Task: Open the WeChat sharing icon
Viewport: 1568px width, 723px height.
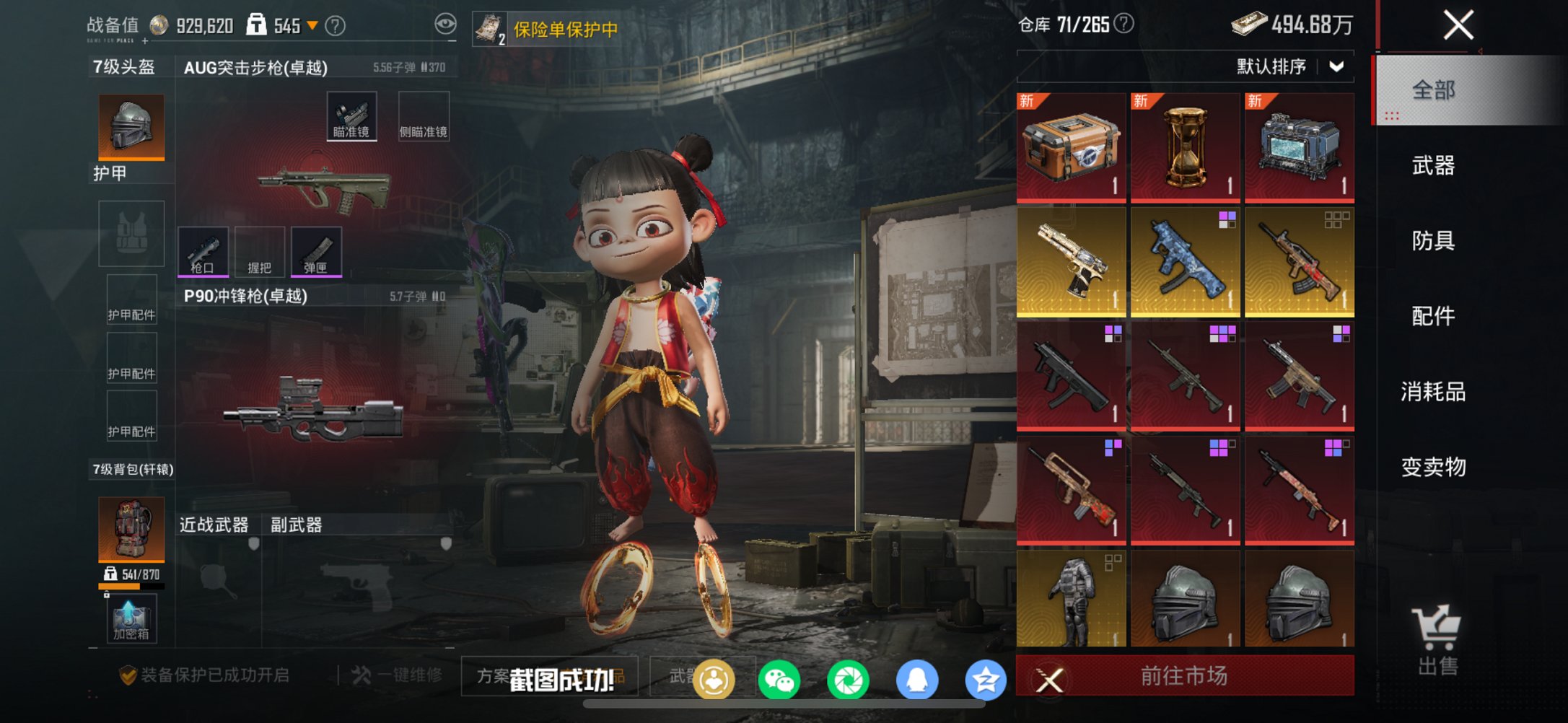Action: pos(779,679)
